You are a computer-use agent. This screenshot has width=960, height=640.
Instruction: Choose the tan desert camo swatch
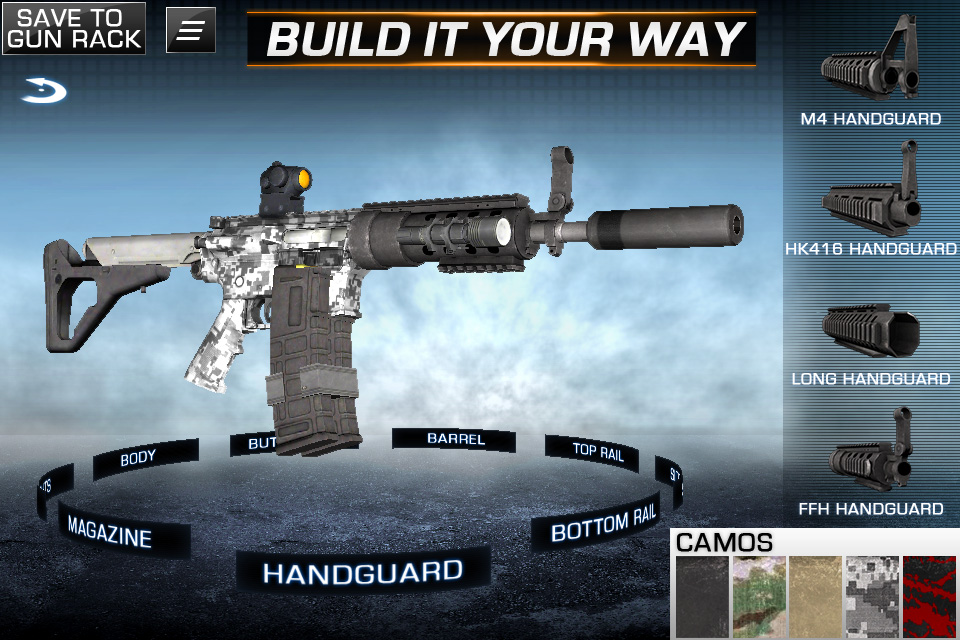815,597
